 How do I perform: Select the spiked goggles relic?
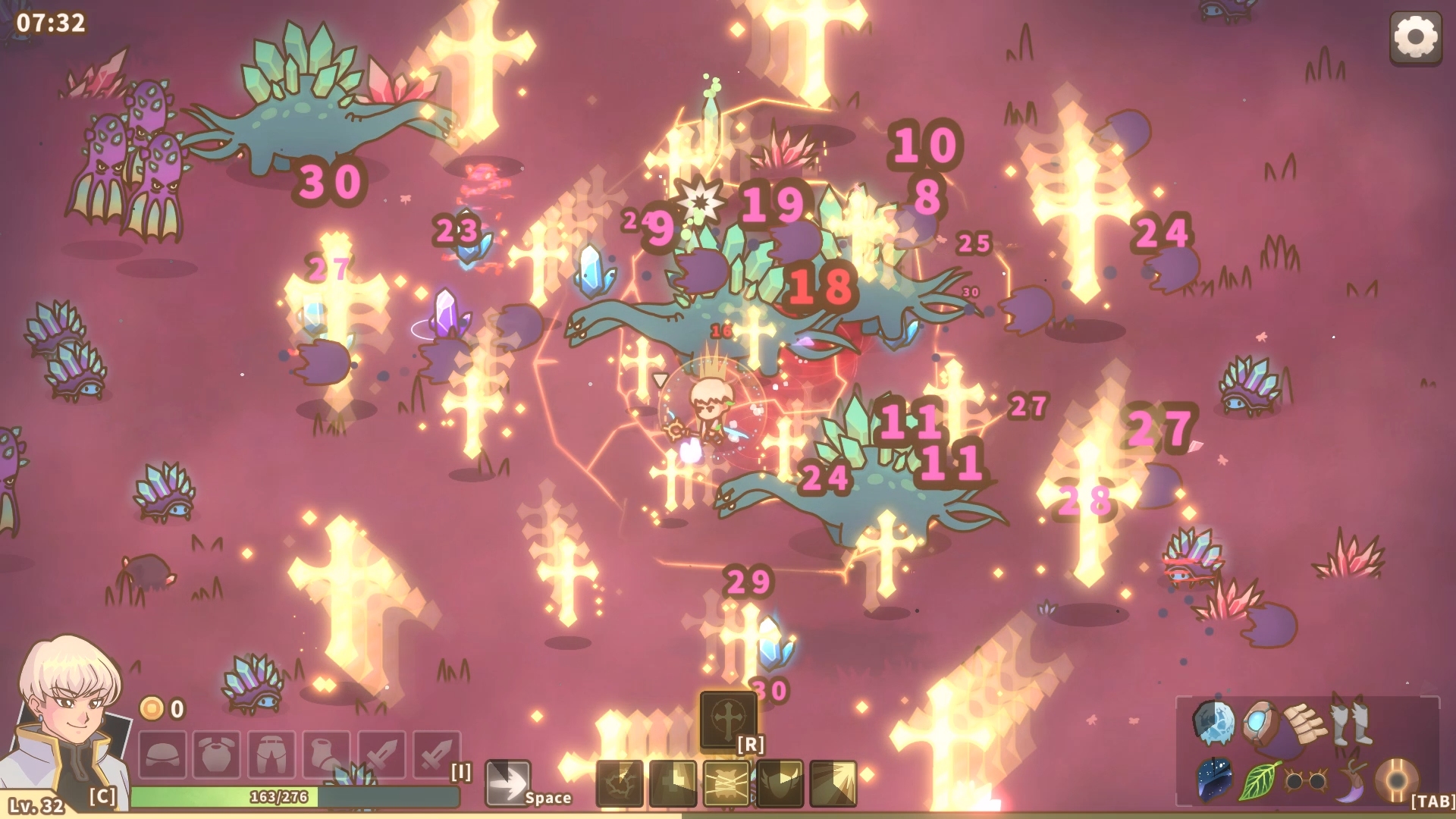1304,781
